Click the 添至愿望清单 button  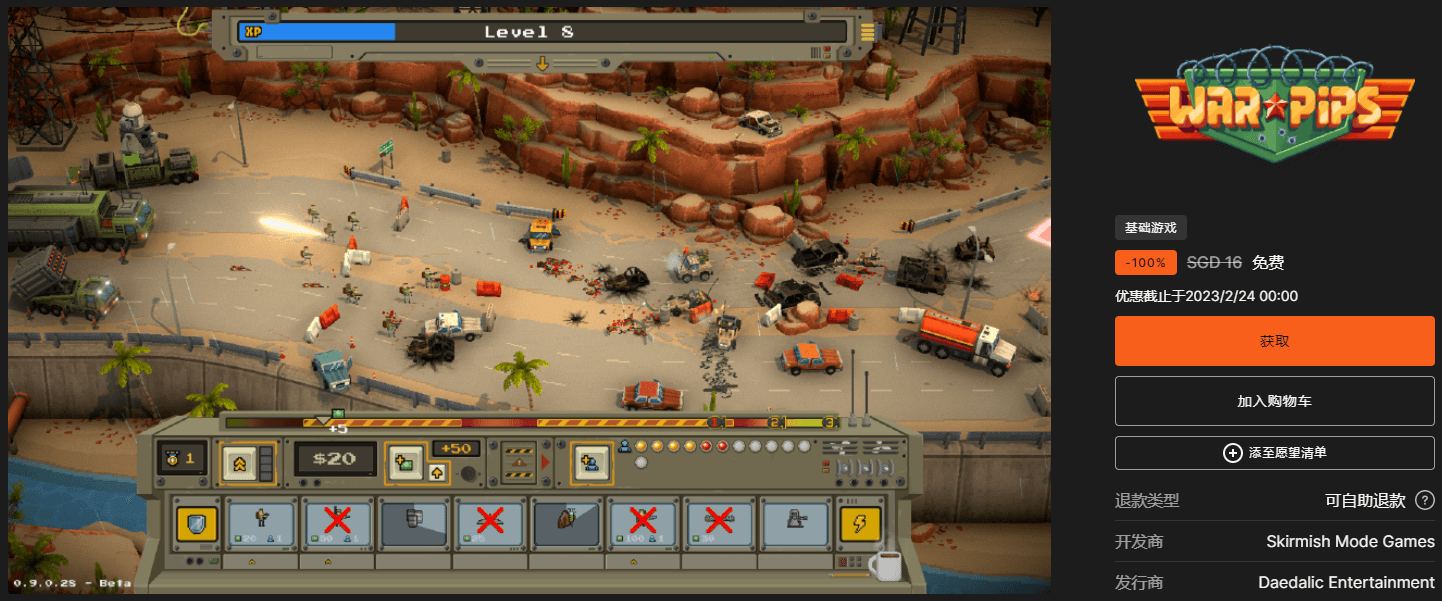tap(1274, 453)
